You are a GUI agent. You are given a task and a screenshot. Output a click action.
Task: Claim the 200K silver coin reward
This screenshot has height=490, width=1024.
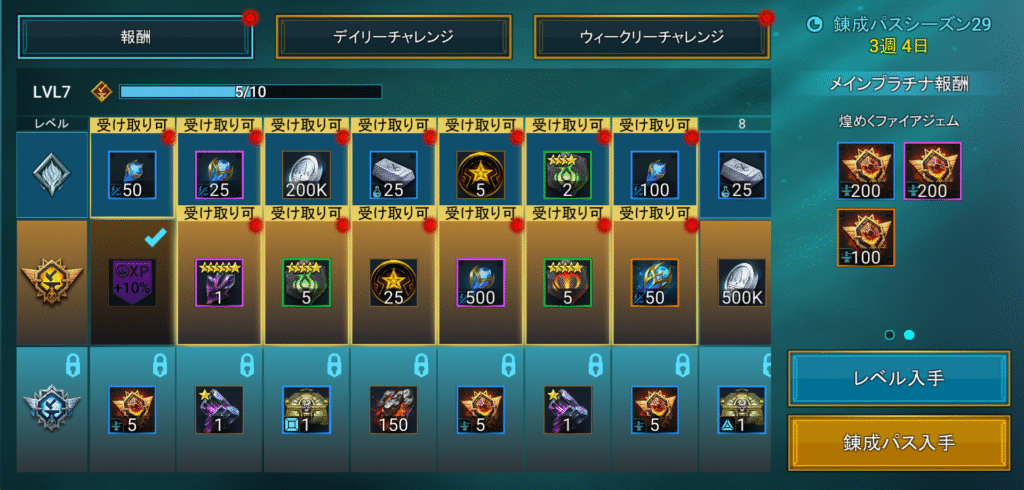pyautogui.click(x=307, y=174)
